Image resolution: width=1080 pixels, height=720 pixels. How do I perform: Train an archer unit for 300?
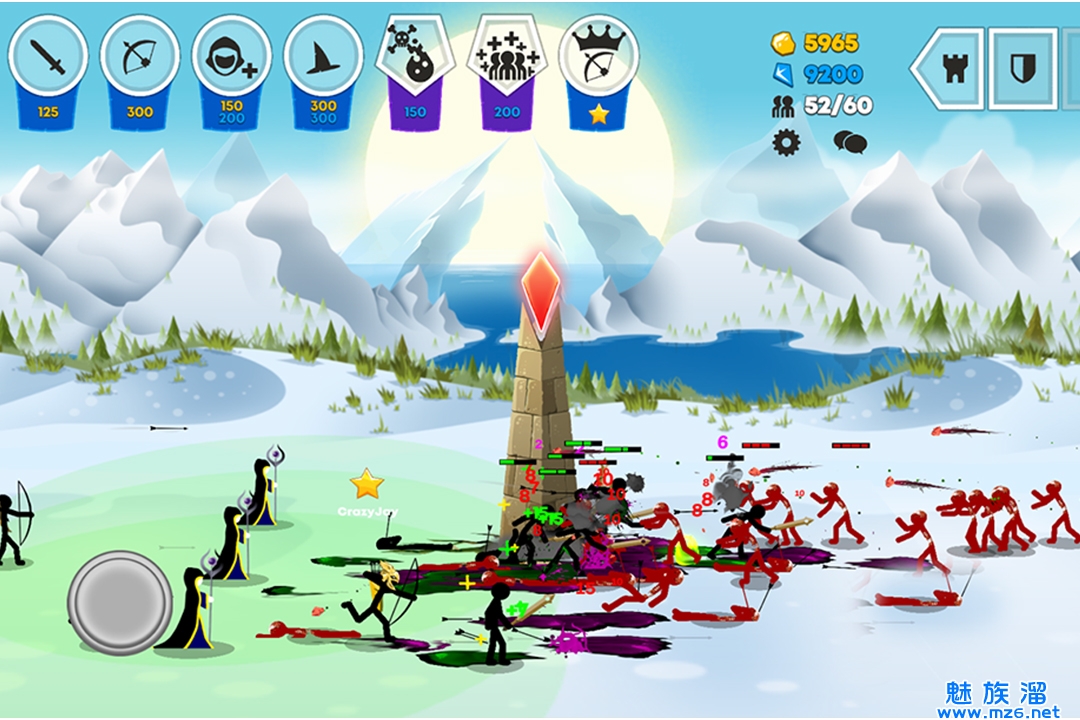point(140,57)
